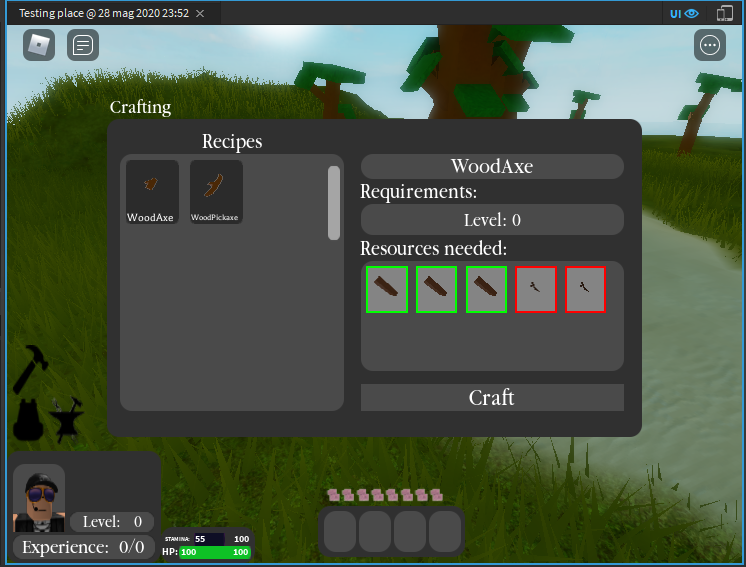Image resolution: width=746 pixels, height=567 pixels.
Task: Select the WoodAxe recipe
Action: [152, 191]
